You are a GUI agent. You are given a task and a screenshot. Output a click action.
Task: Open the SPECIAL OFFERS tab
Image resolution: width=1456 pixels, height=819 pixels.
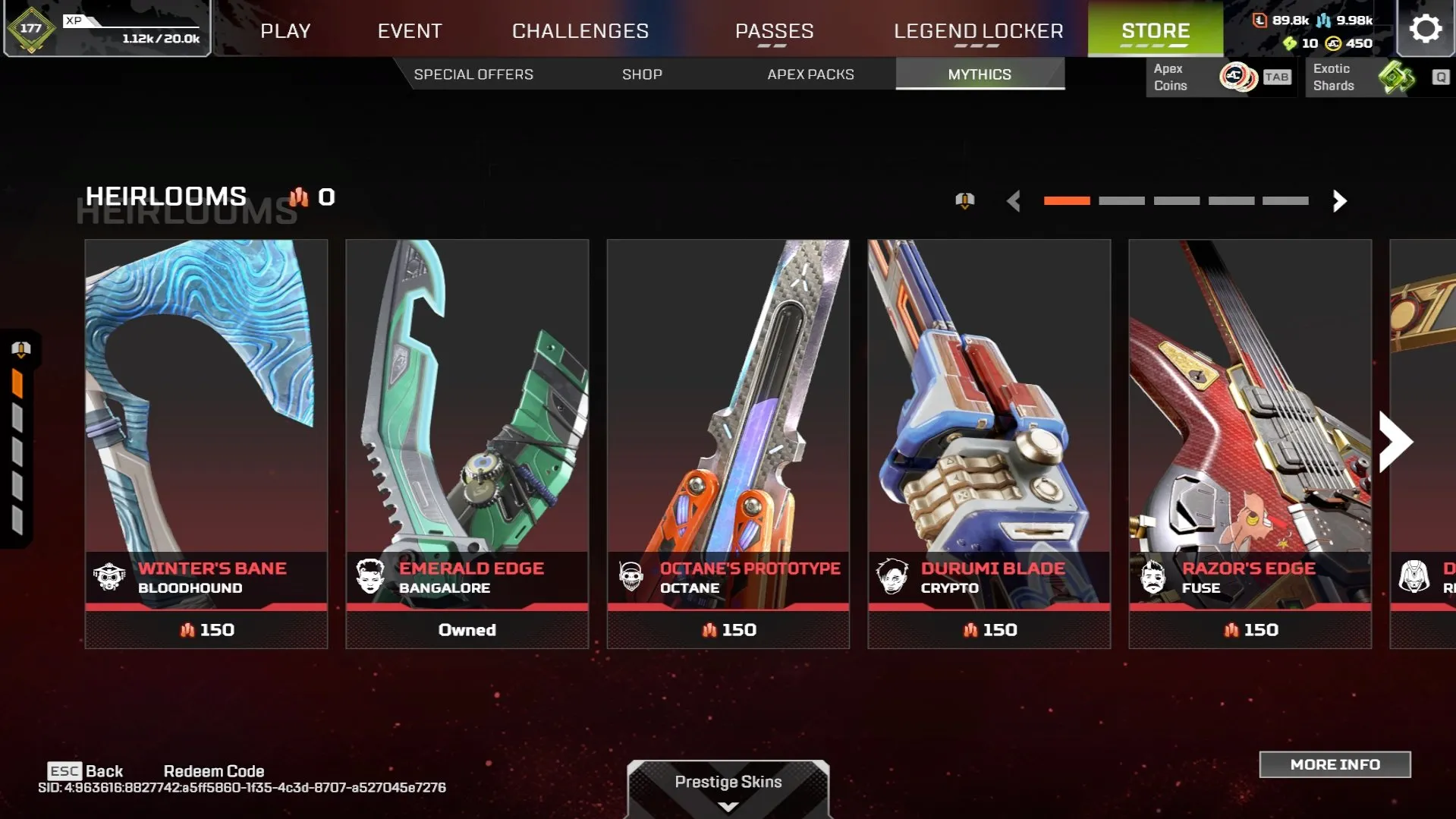coord(473,74)
